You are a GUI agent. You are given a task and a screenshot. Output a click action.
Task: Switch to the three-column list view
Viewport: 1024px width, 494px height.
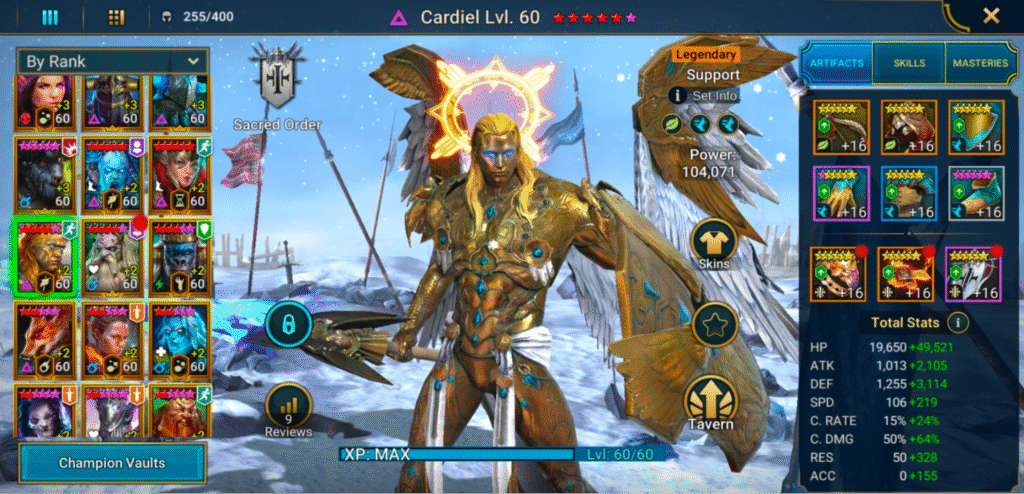pos(50,17)
